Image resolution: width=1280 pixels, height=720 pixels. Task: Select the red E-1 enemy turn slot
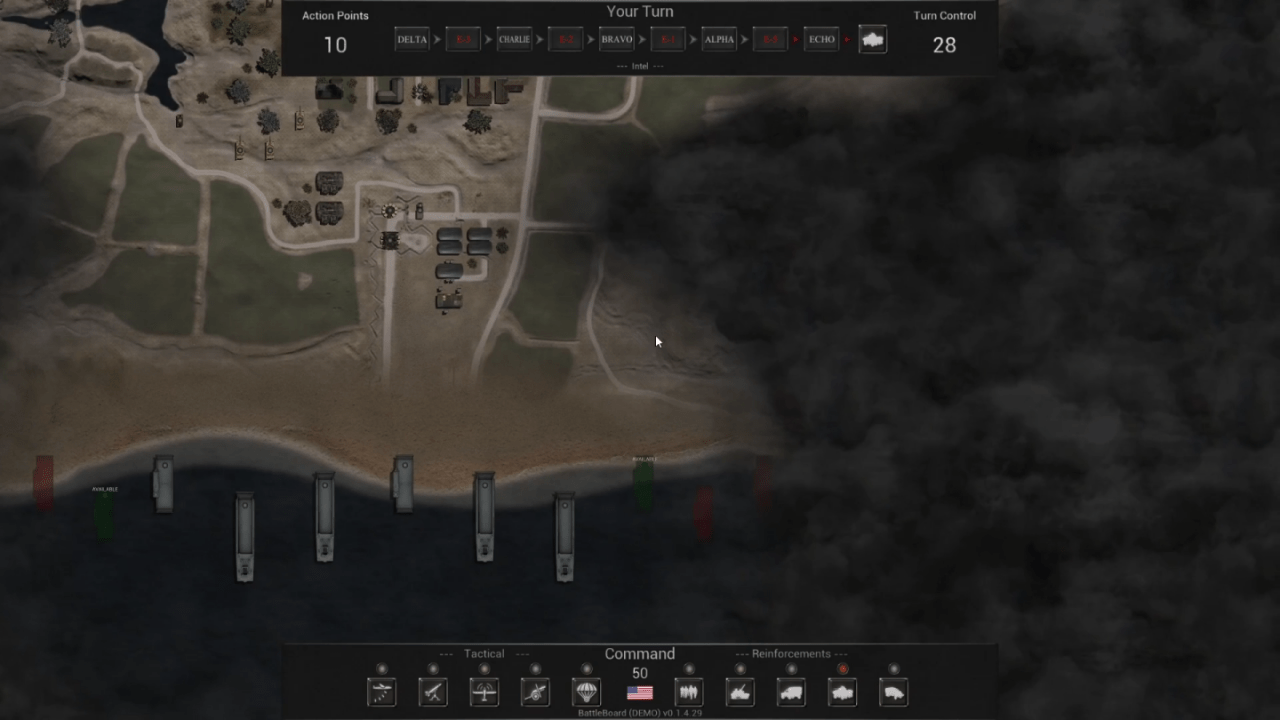coord(668,40)
